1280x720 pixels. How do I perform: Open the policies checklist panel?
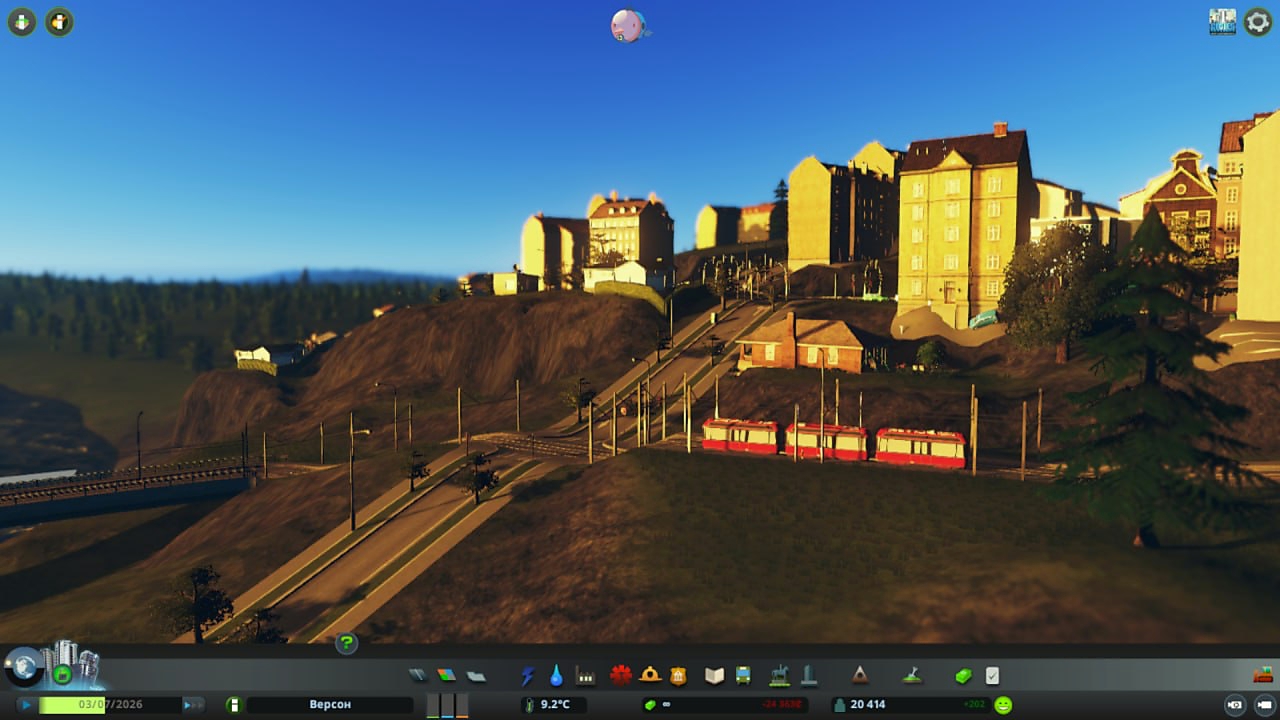pos(992,676)
